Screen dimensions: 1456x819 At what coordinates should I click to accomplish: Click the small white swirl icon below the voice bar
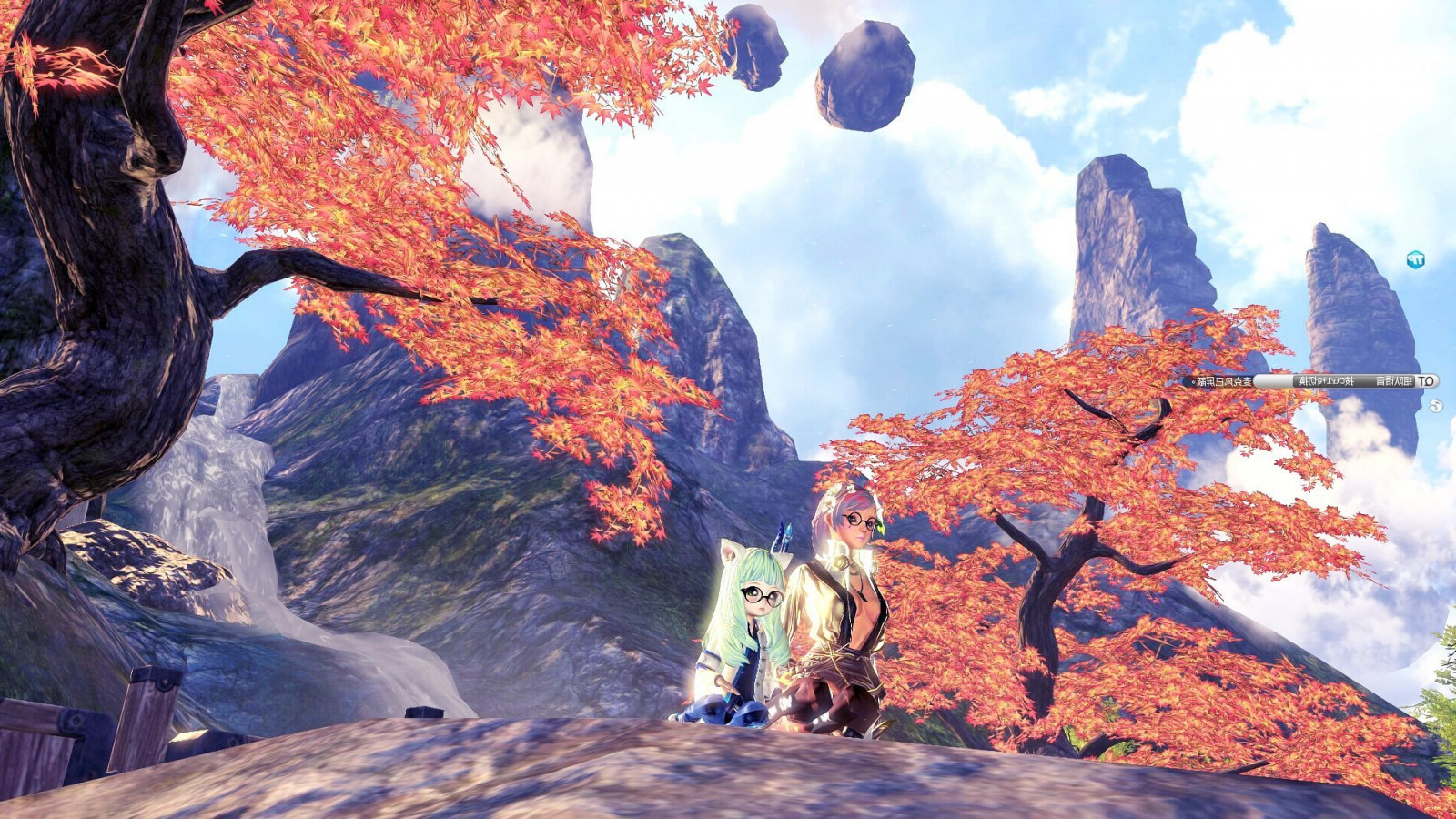click(1435, 406)
